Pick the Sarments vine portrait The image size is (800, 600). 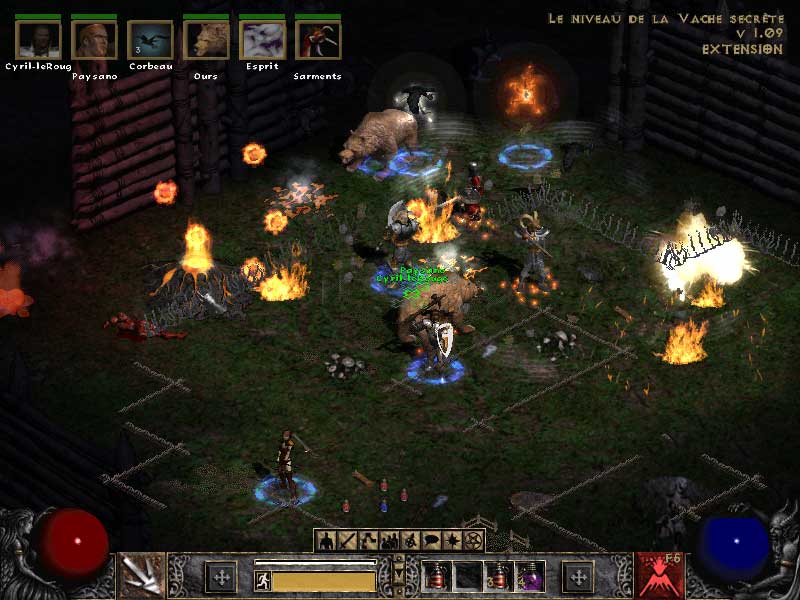pyautogui.click(x=318, y=41)
